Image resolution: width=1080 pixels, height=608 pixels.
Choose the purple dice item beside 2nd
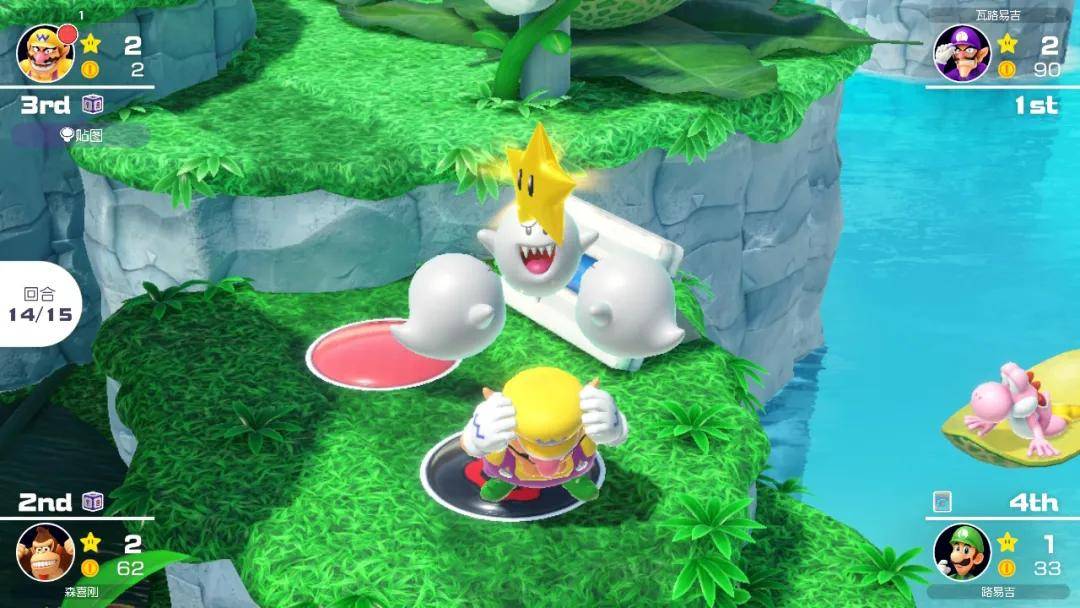(93, 501)
